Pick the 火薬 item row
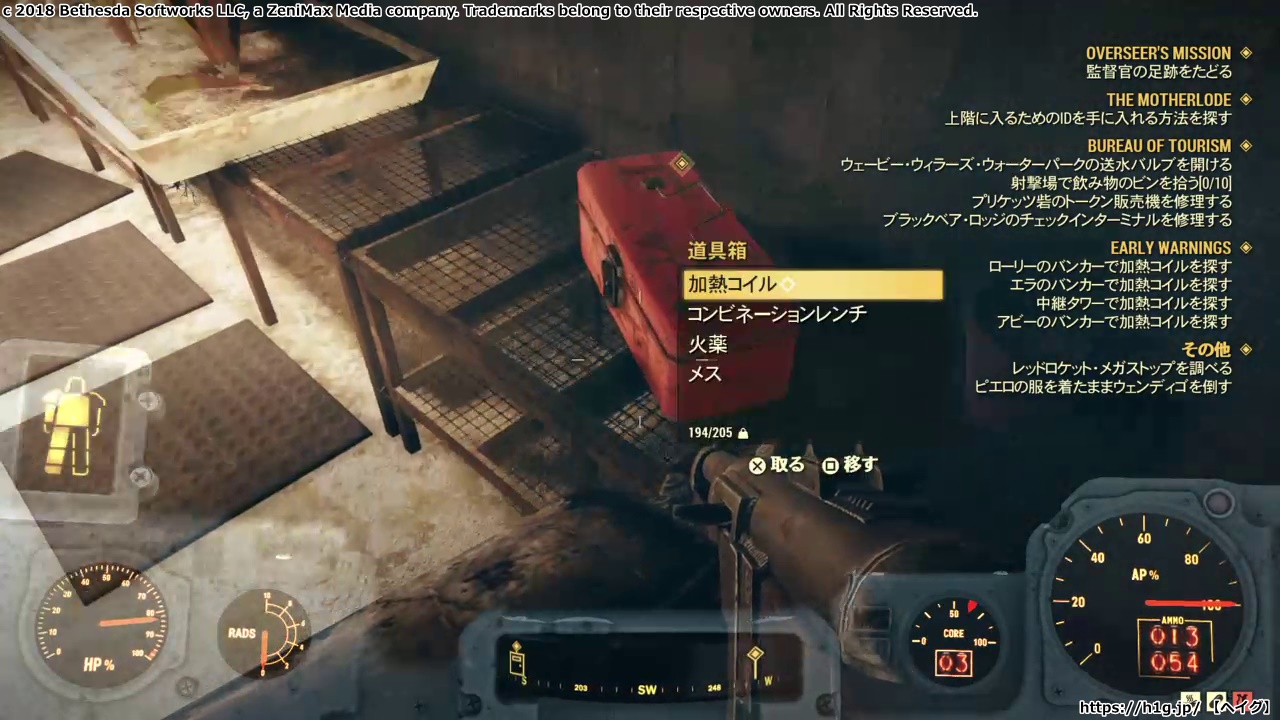This screenshot has height=720, width=1280. click(x=708, y=345)
